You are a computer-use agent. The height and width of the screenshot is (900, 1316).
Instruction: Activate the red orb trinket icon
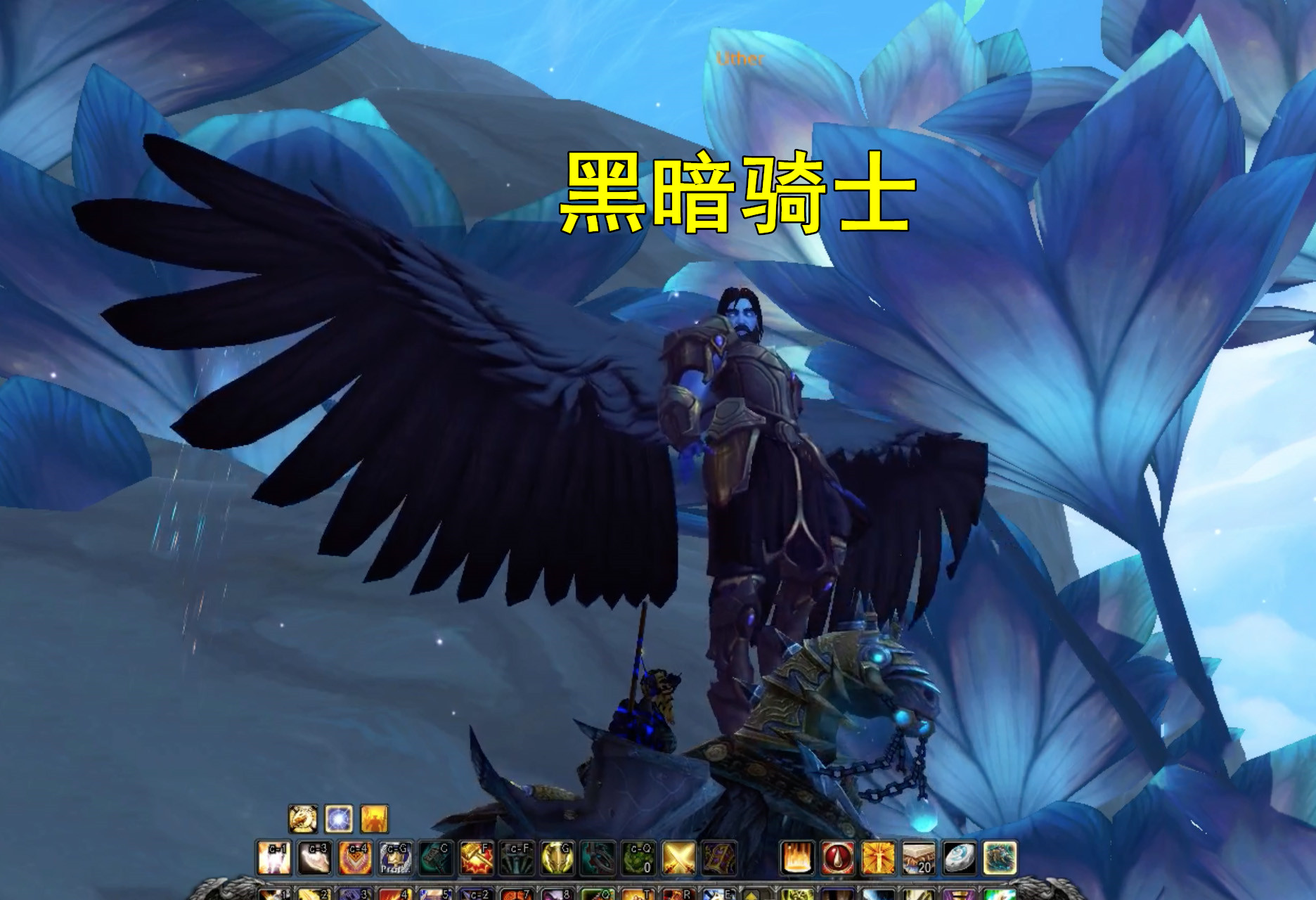click(838, 857)
